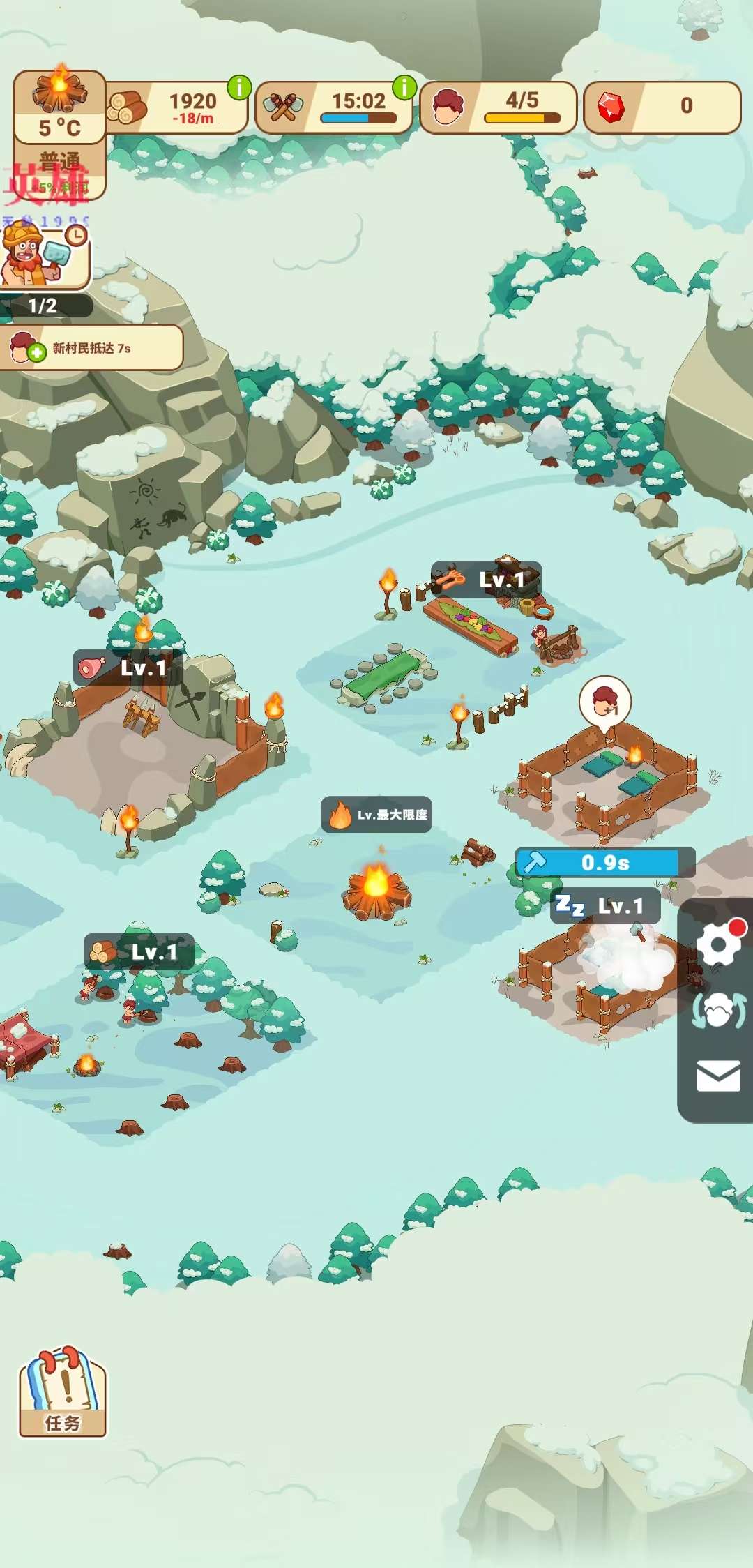Open the villager population panel
The height and width of the screenshot is (1568, 753).
498,107
